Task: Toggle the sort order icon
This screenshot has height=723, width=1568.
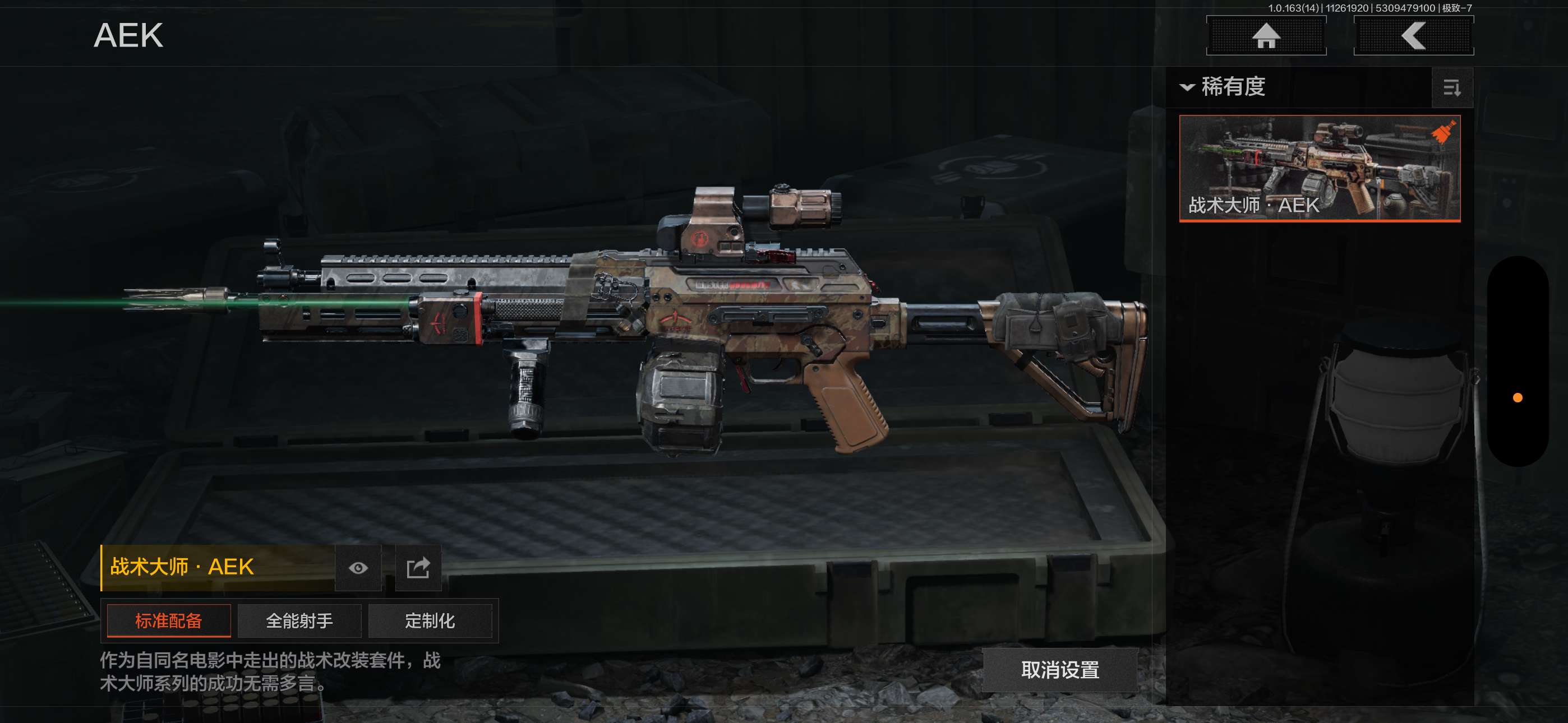Action: (1452, 88)
